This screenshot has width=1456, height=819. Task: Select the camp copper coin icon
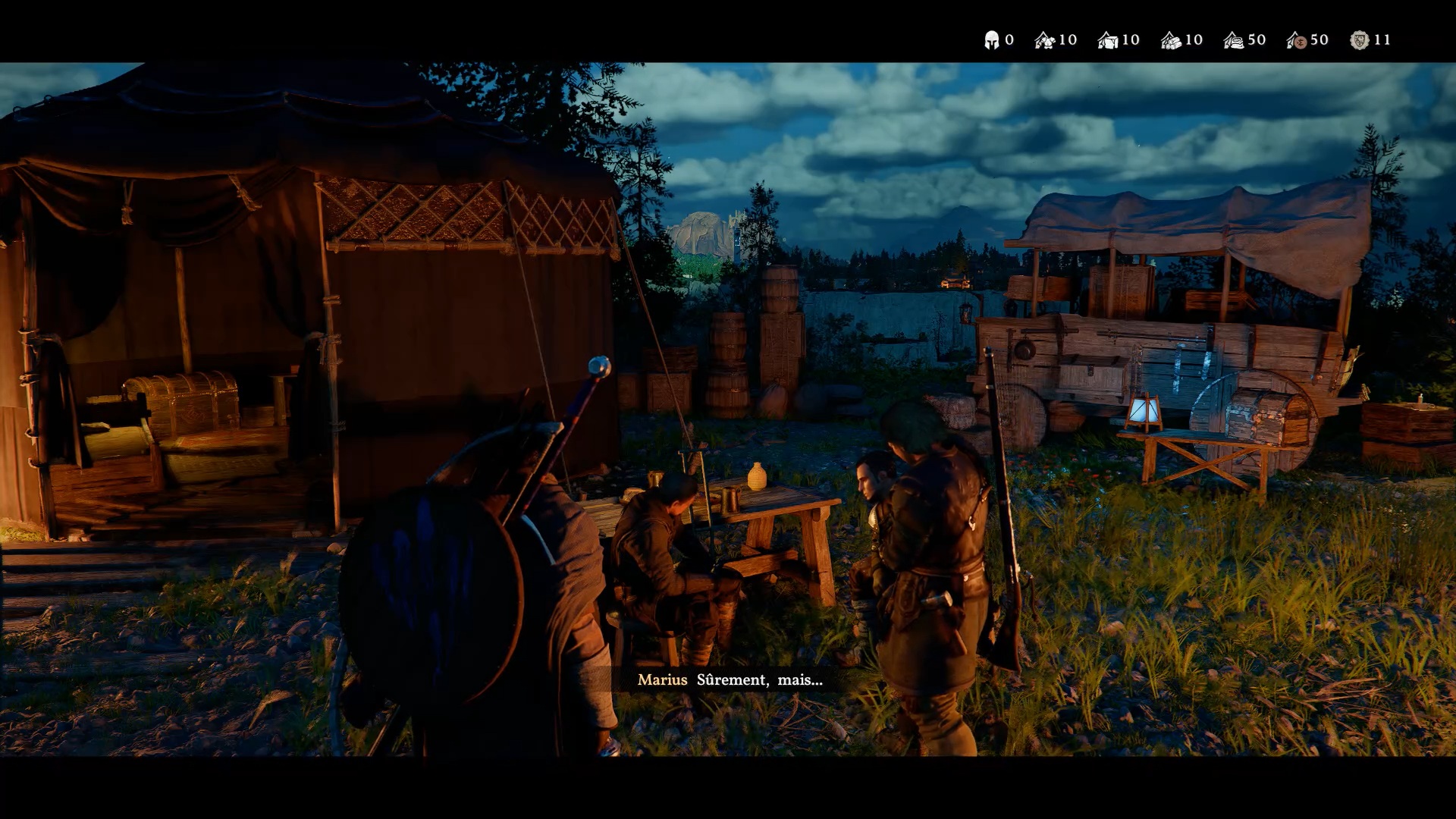click(x=1297, y=40)
